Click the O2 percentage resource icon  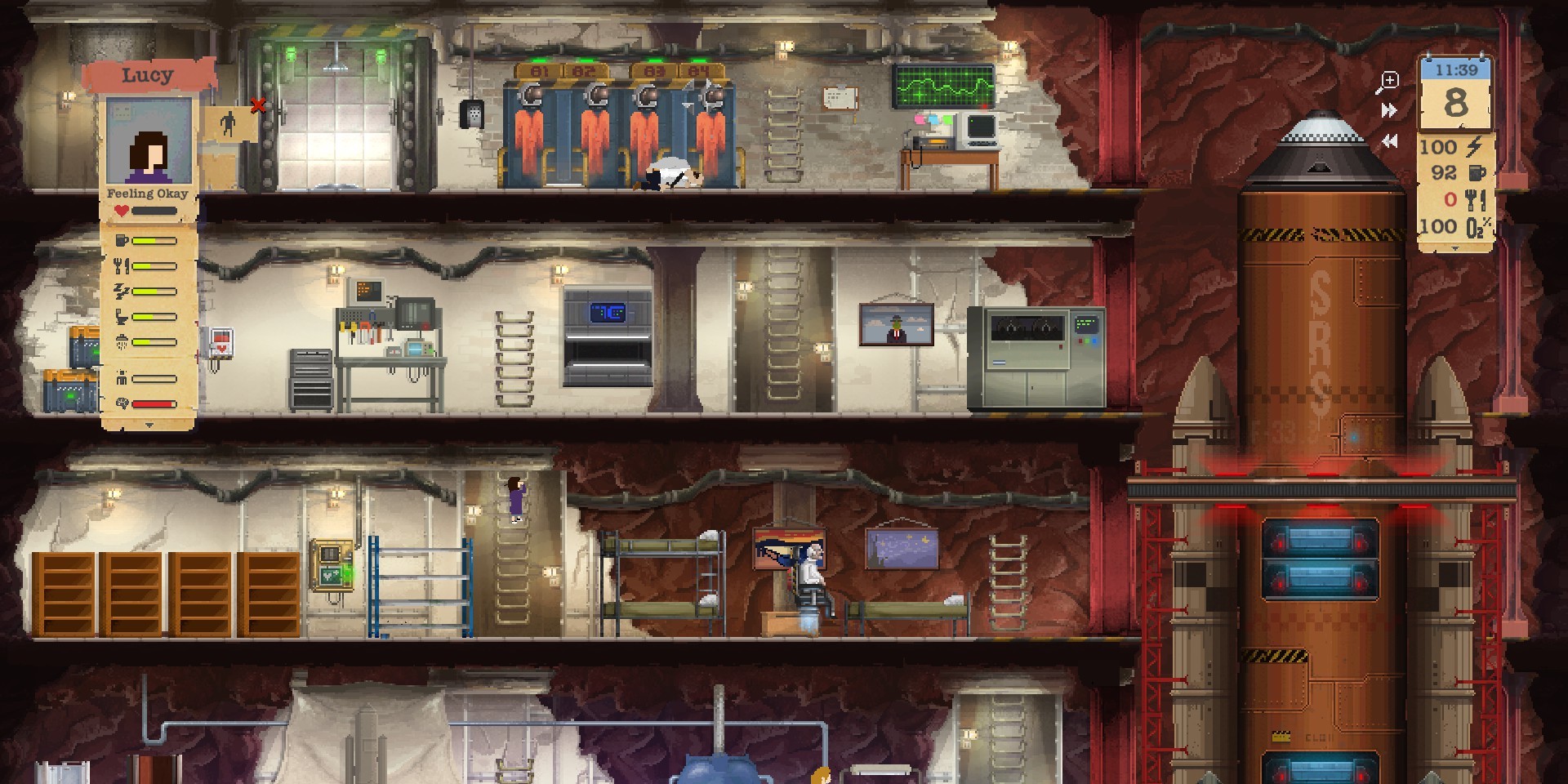click(x=1478, y=226)
